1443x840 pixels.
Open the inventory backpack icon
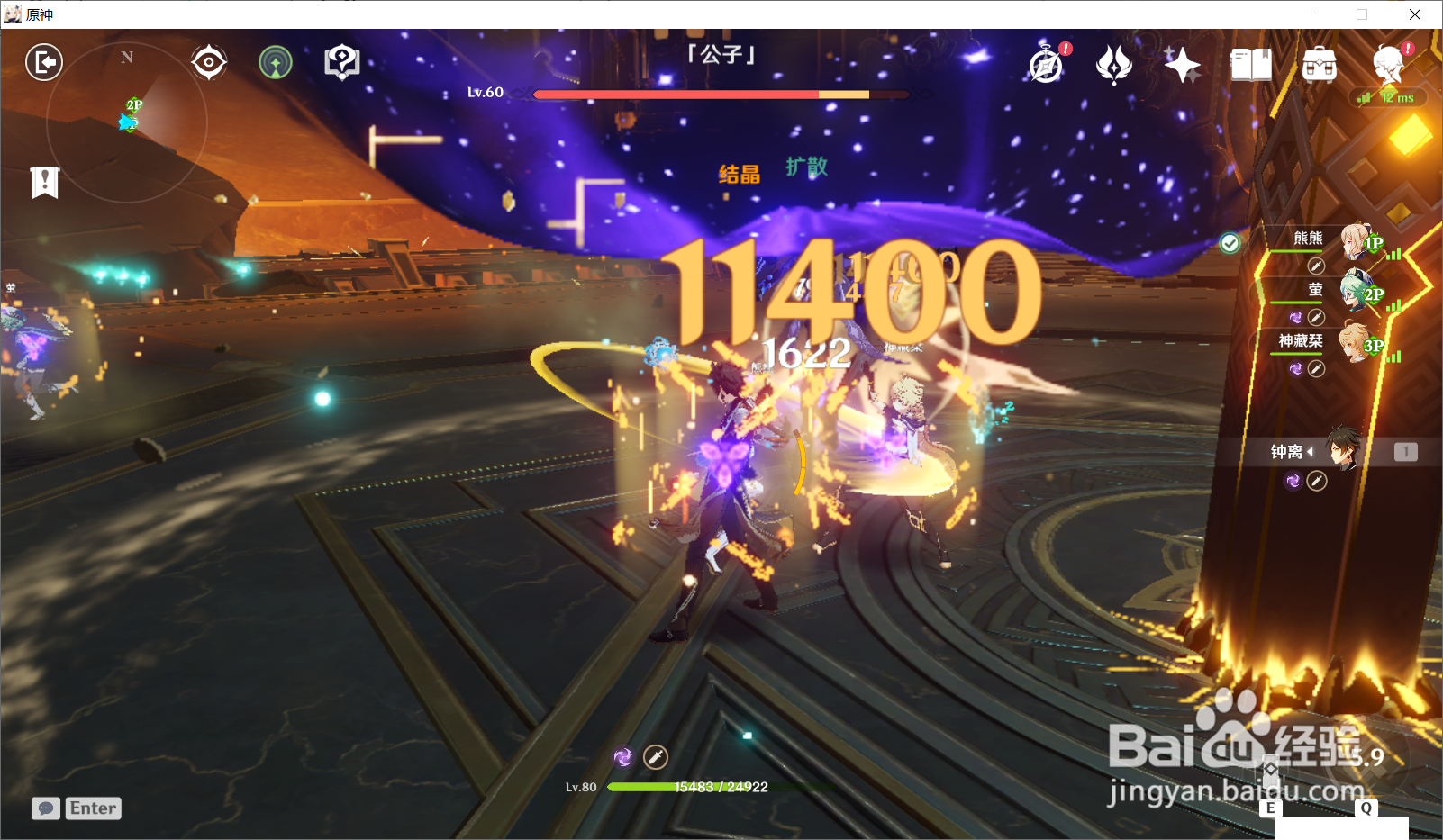pos(1320,65)
